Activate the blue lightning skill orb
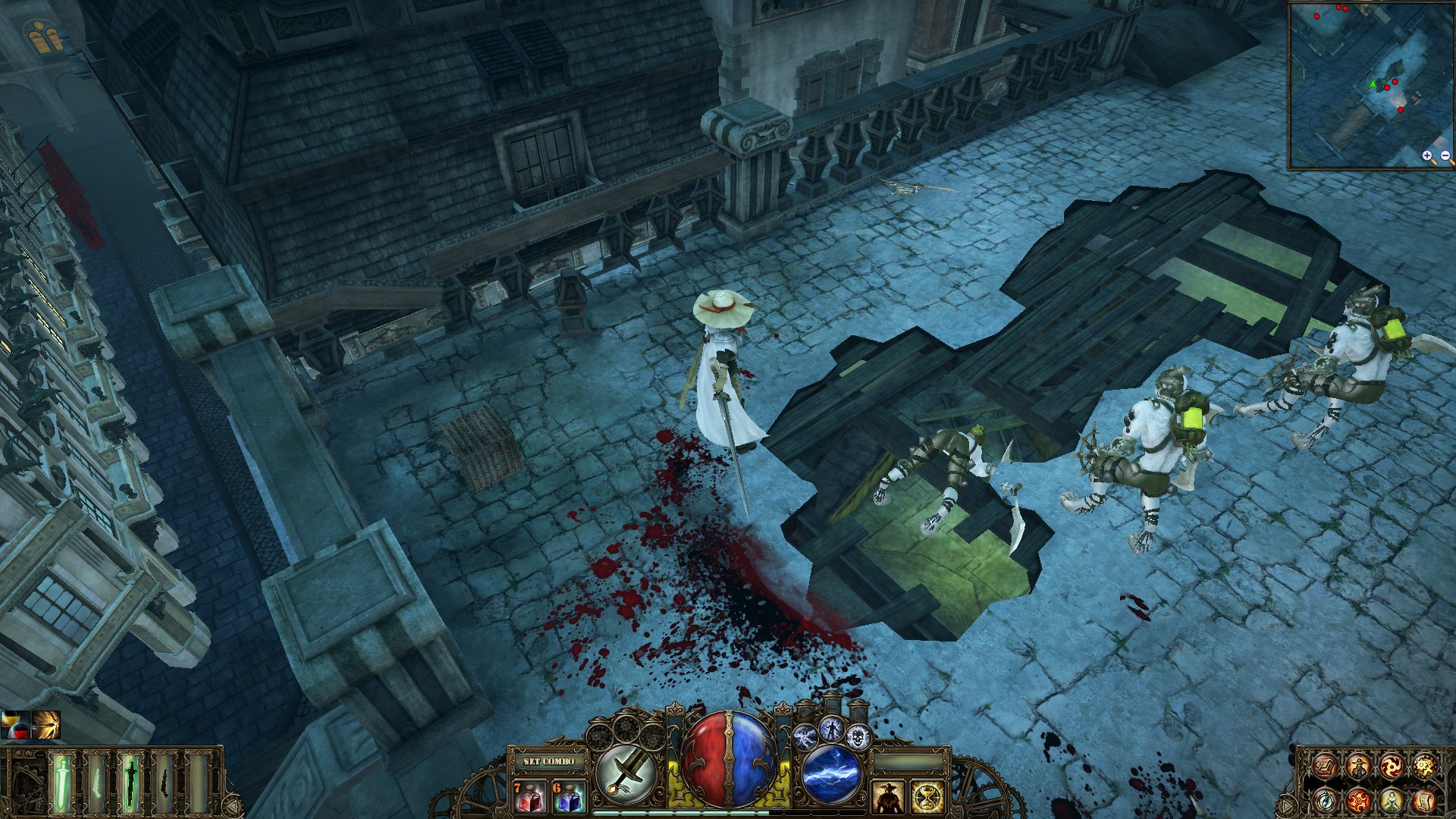This screenshot has width=1456, height=819. [x=831, y=773]
